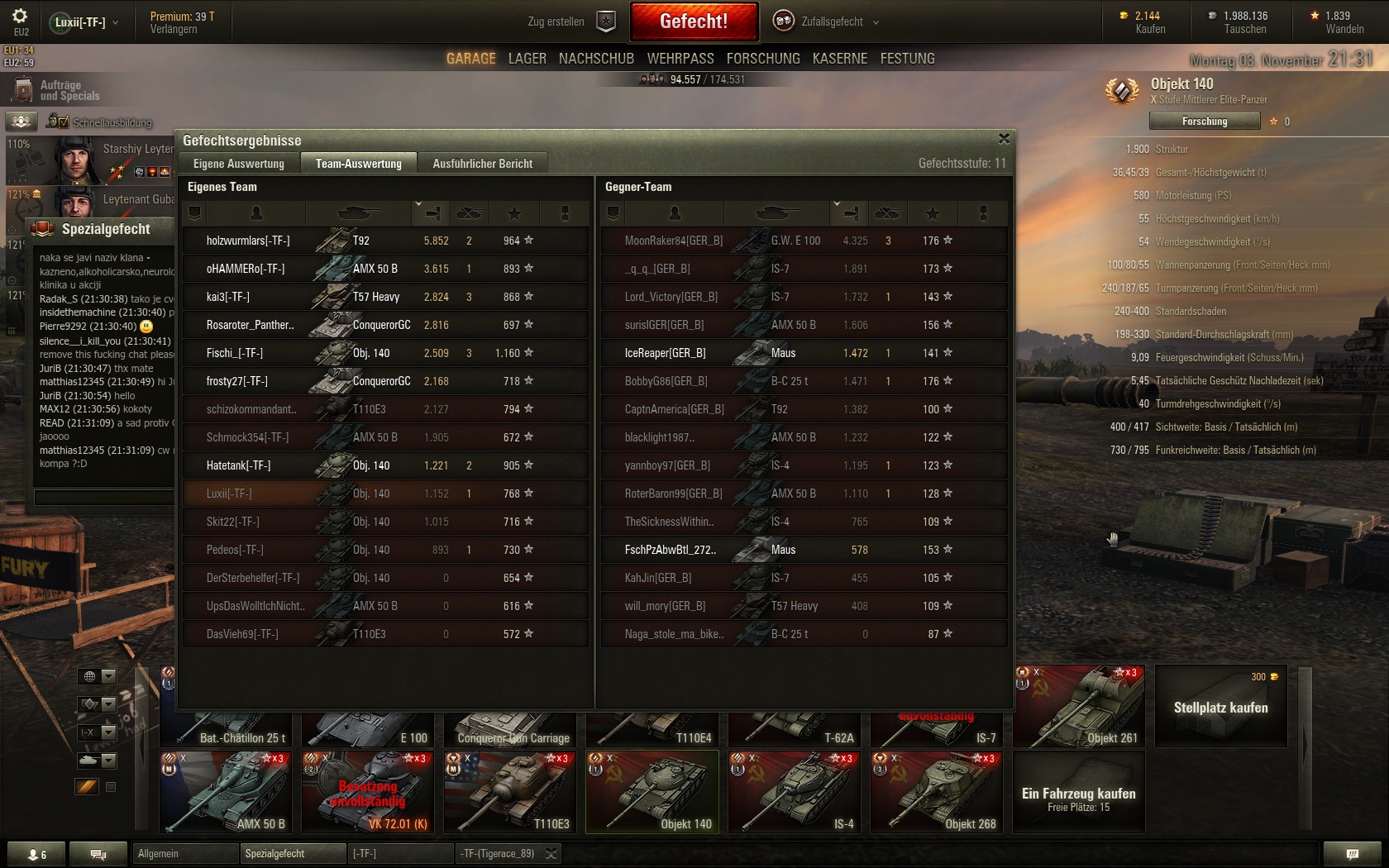Select the IS-4 tank in carousel
This screenshot has width=1389, height=868.
click(794, 792)
